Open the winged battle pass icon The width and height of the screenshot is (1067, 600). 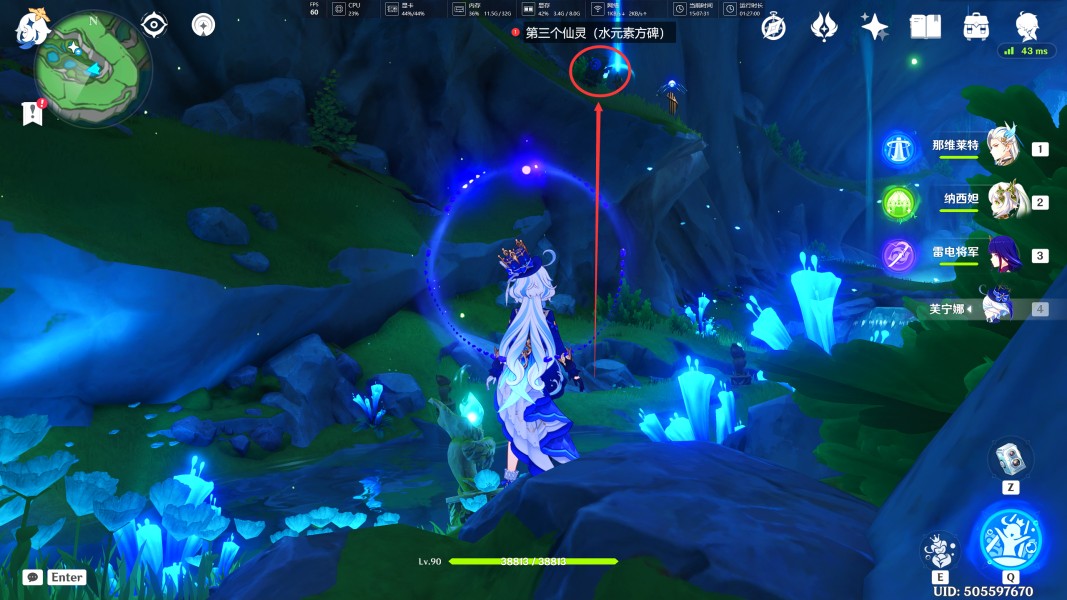[824, 27]
